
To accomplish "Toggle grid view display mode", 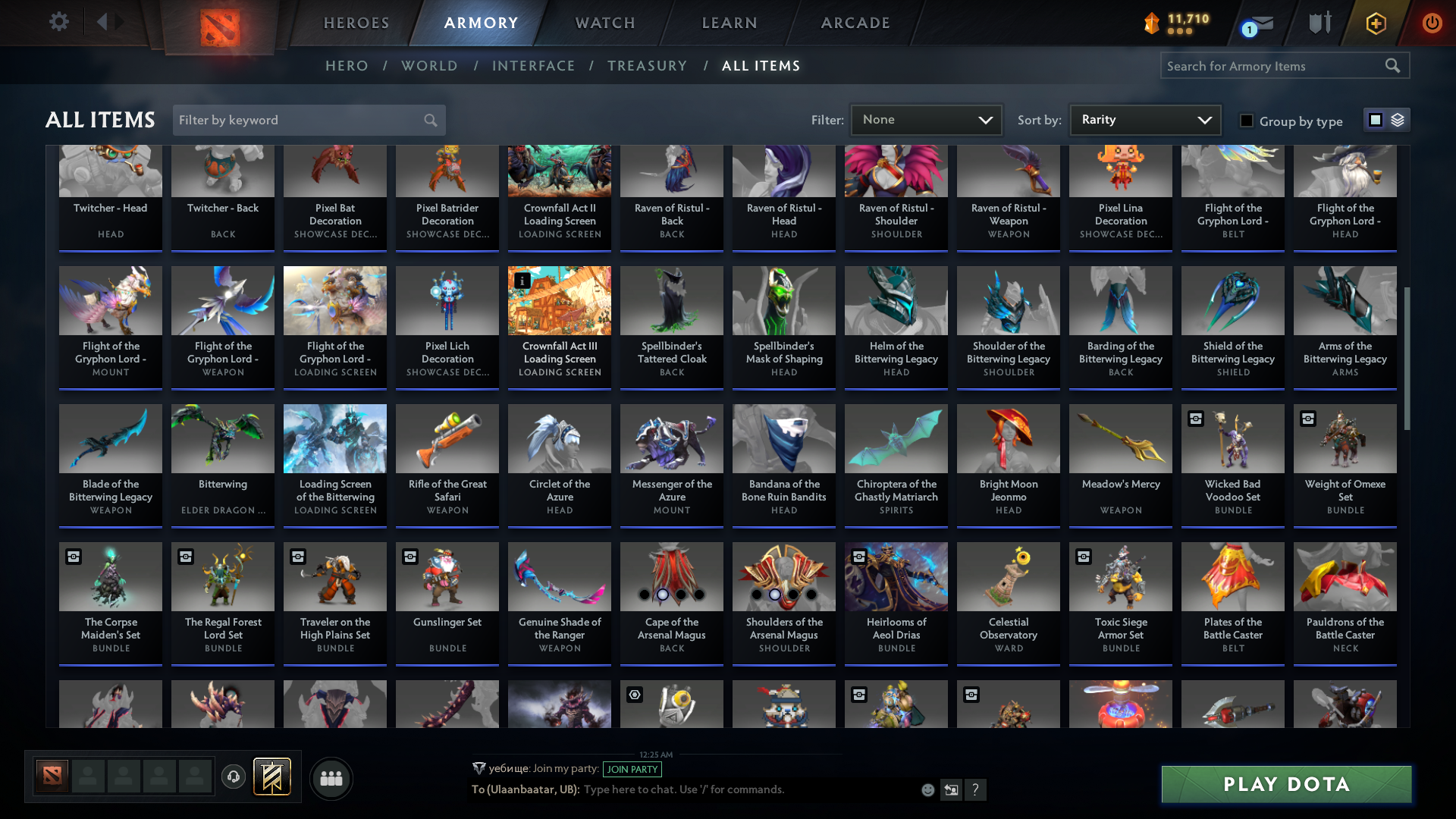I will click(1375, 119).
